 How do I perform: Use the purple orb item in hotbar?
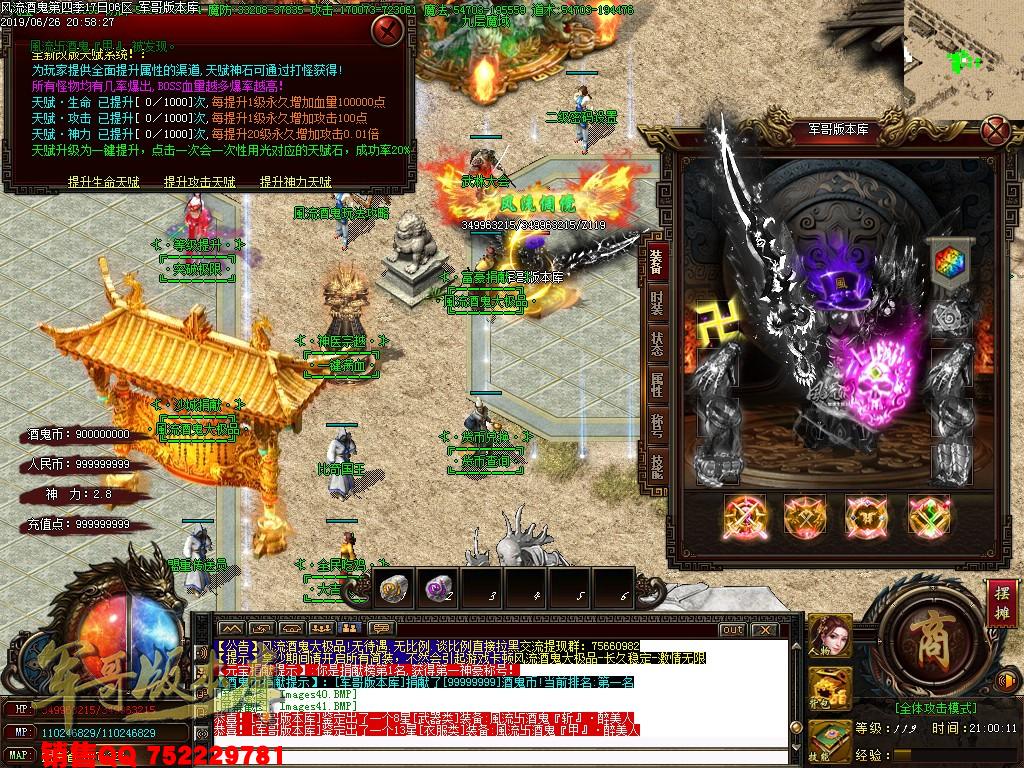pyautogui.click(x=436, y=588)
